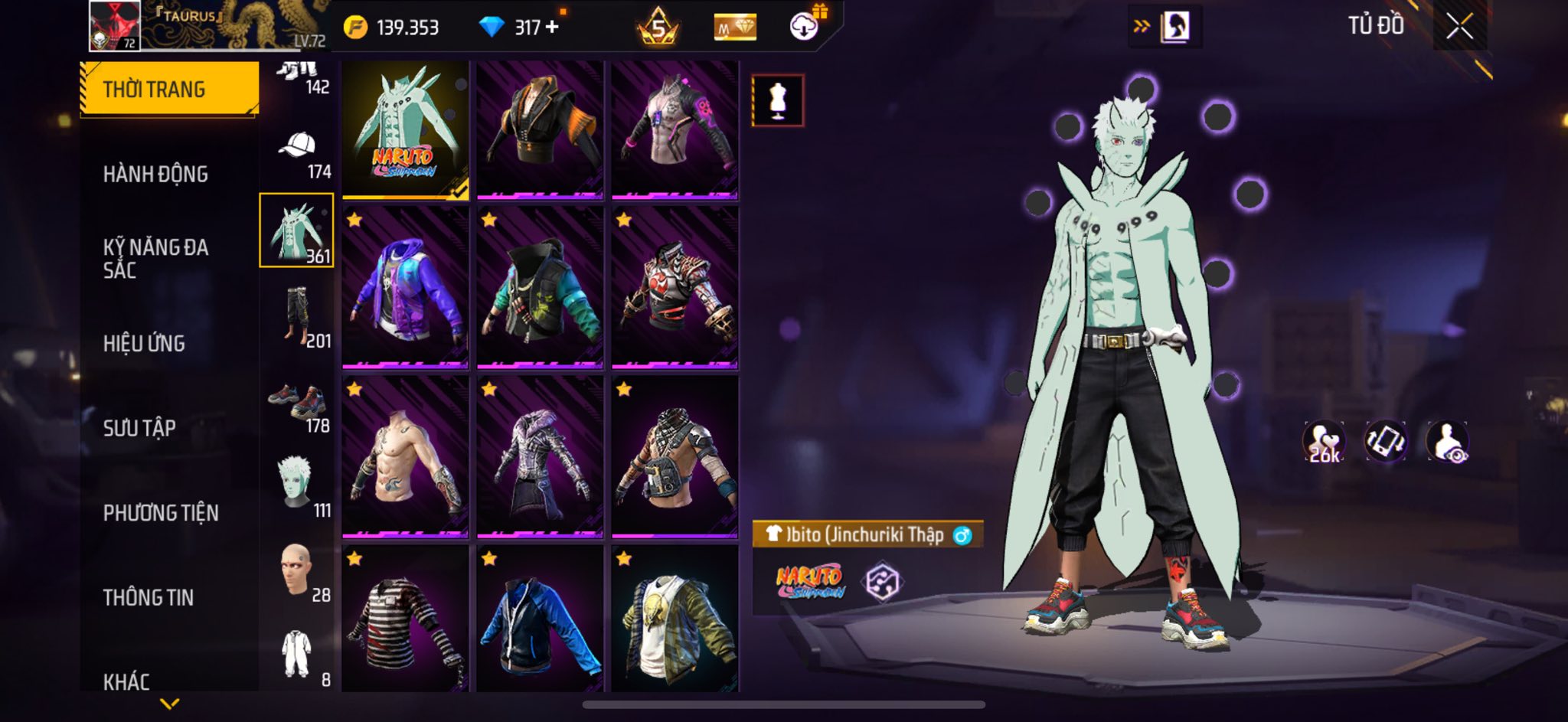Choose the pants category showing 201
This screenshot has width=1568, height=722.
297,315
